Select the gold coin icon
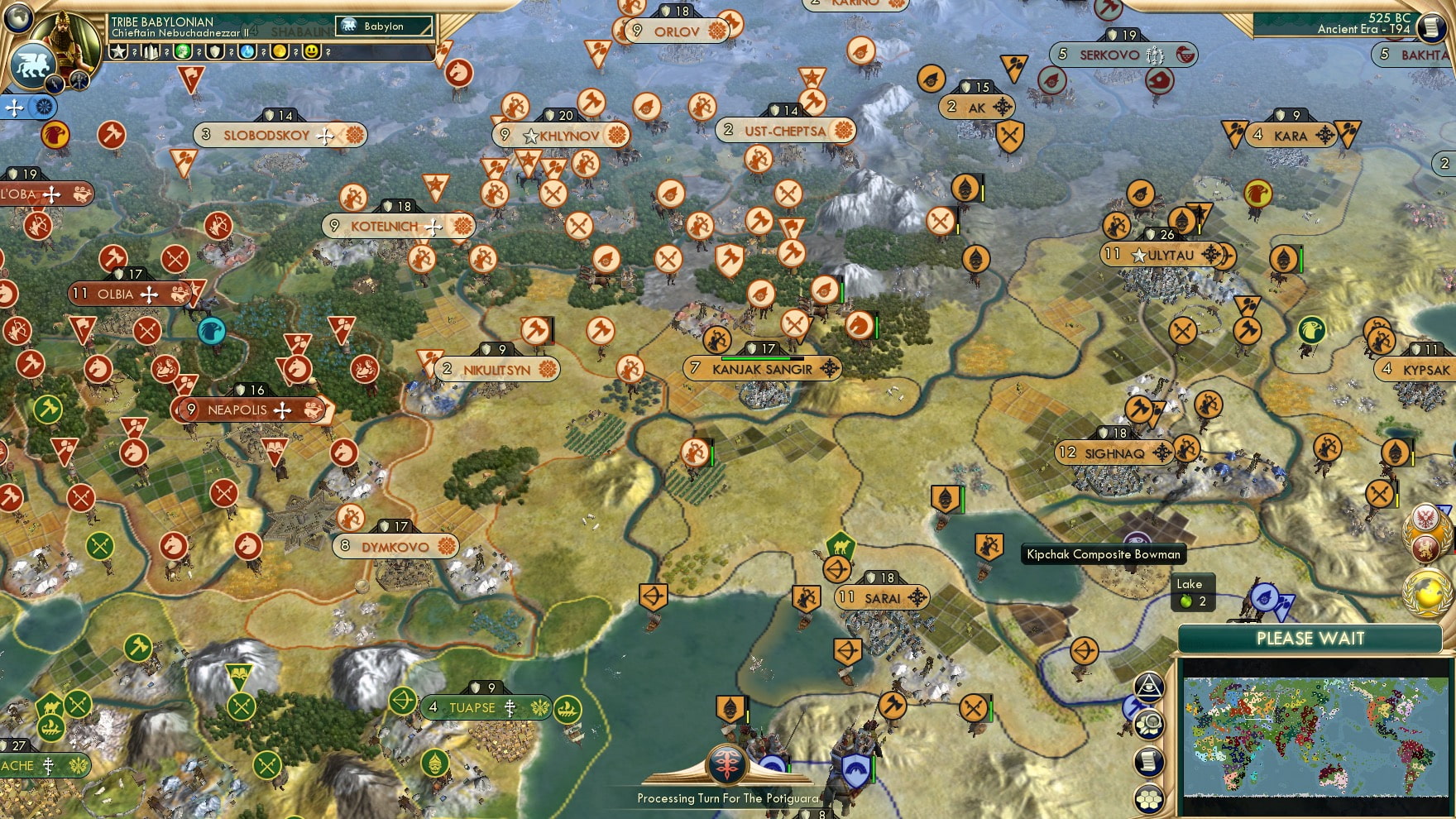The width and height of the screenshot is (1456, 819). (280, 52)
